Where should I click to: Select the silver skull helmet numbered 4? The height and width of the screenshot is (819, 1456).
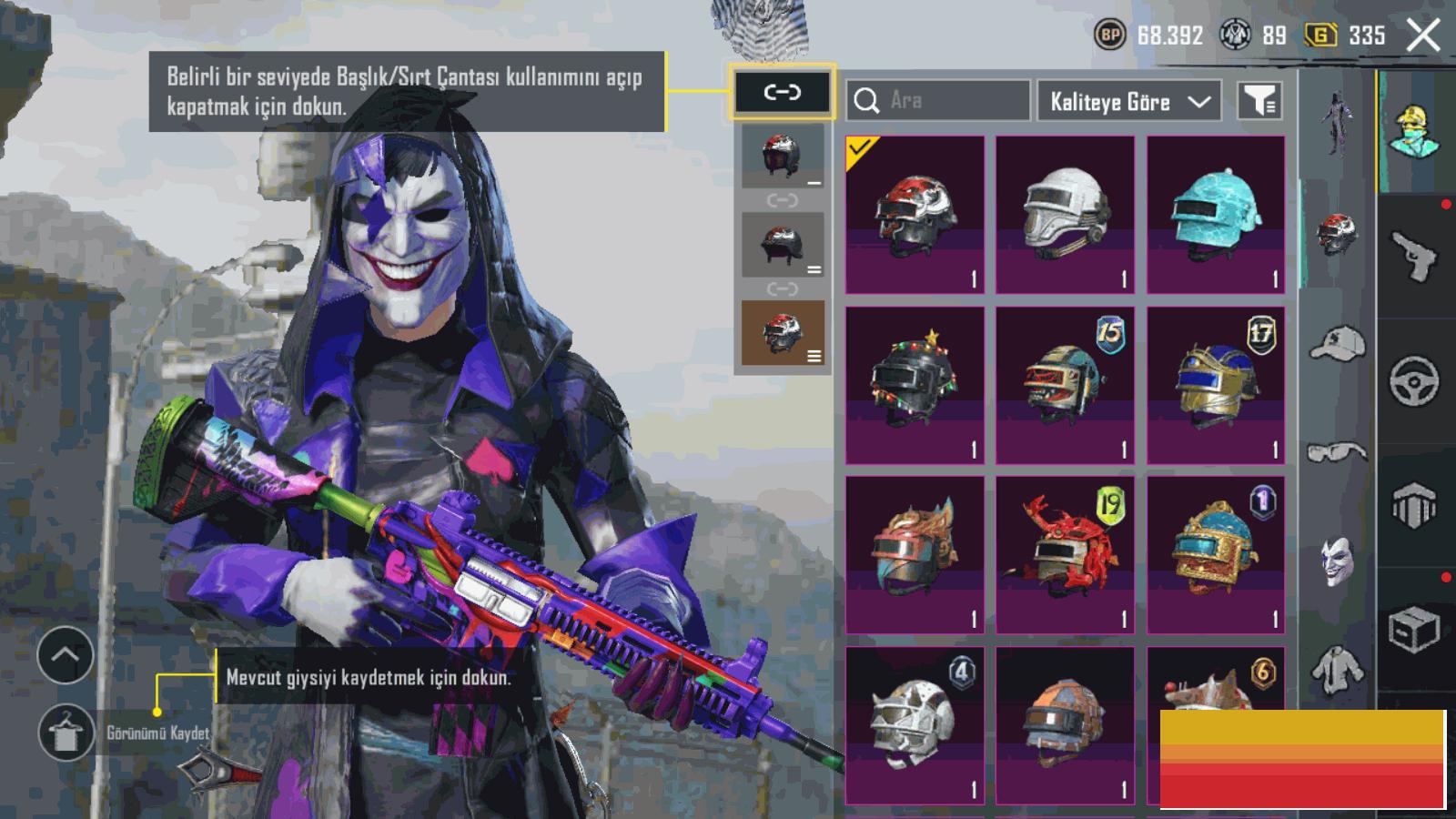915,724
